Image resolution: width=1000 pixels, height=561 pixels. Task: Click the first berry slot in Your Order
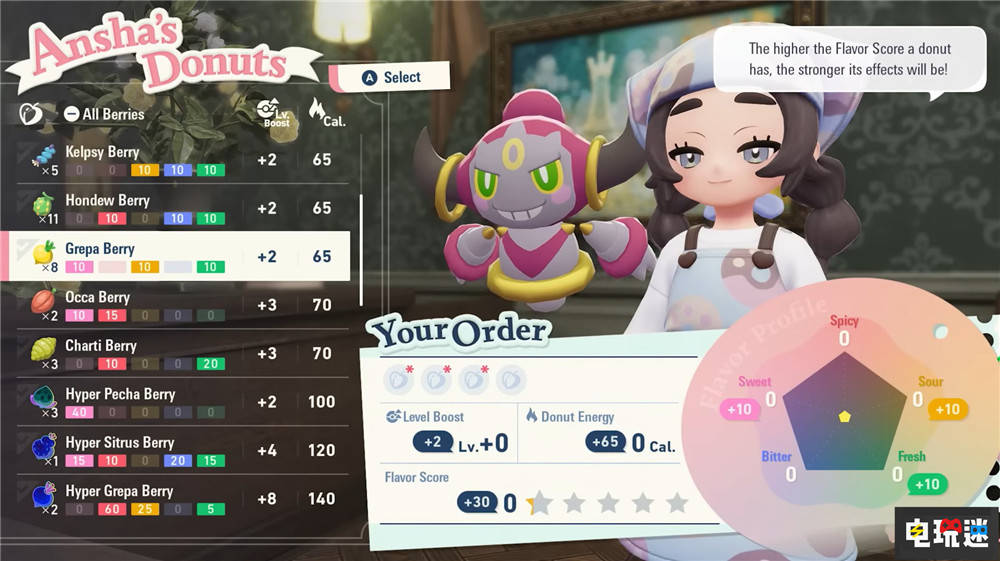click(399, 380)
